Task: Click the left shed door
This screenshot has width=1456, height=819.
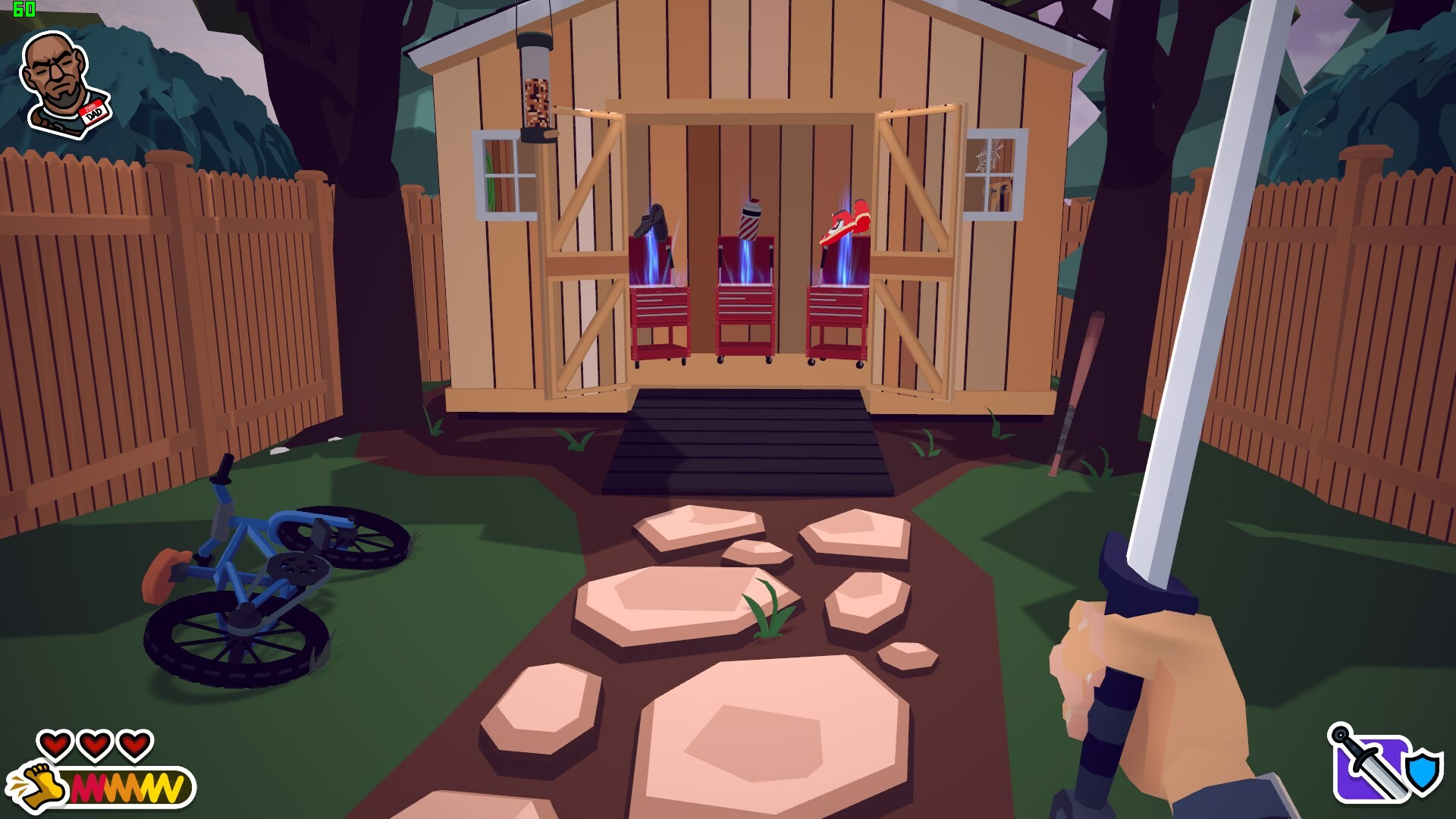Action: point(584,250)
